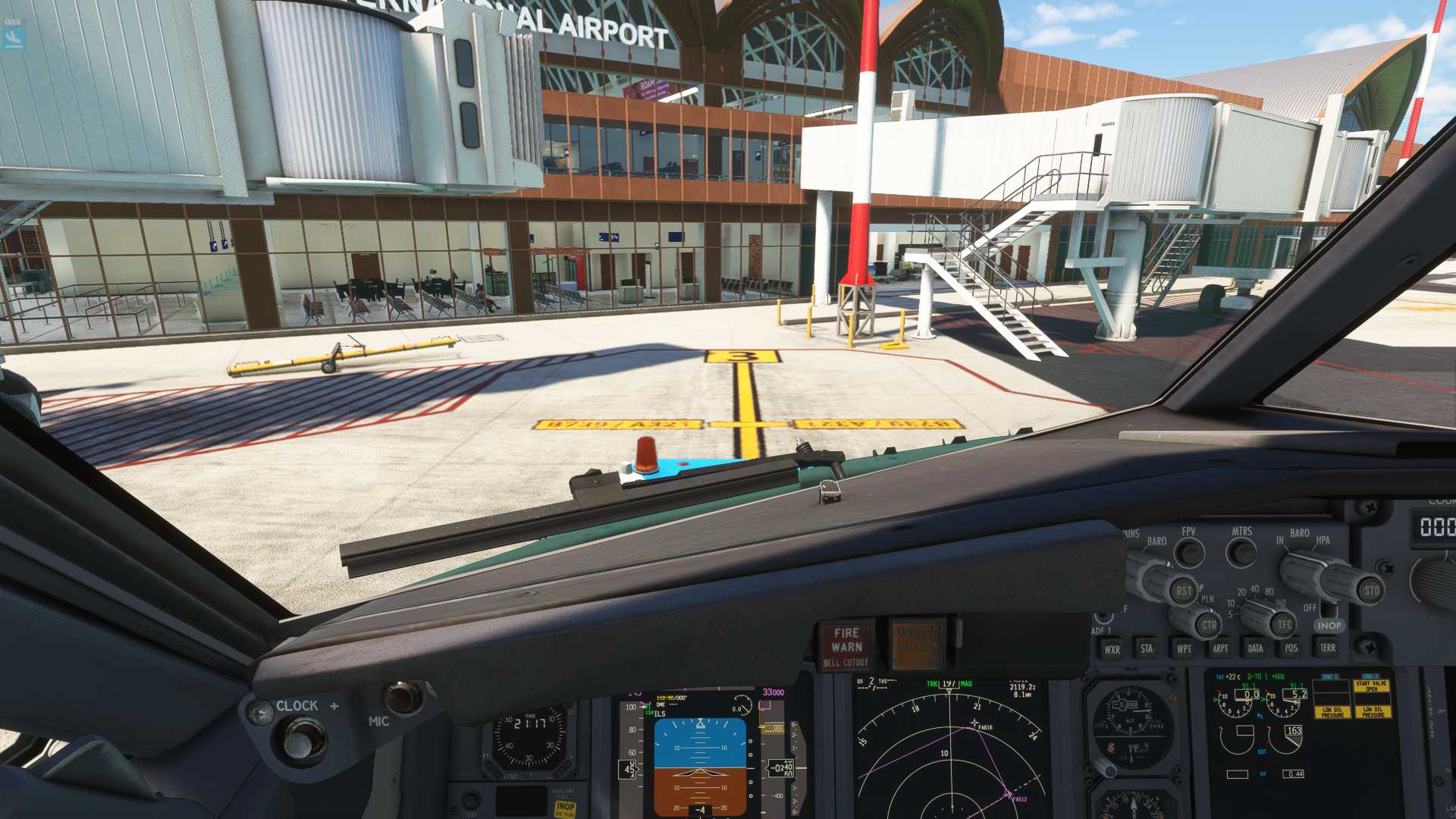
Task: Click the GEES landing overlay icon
Action: click(x=14, y=35)
